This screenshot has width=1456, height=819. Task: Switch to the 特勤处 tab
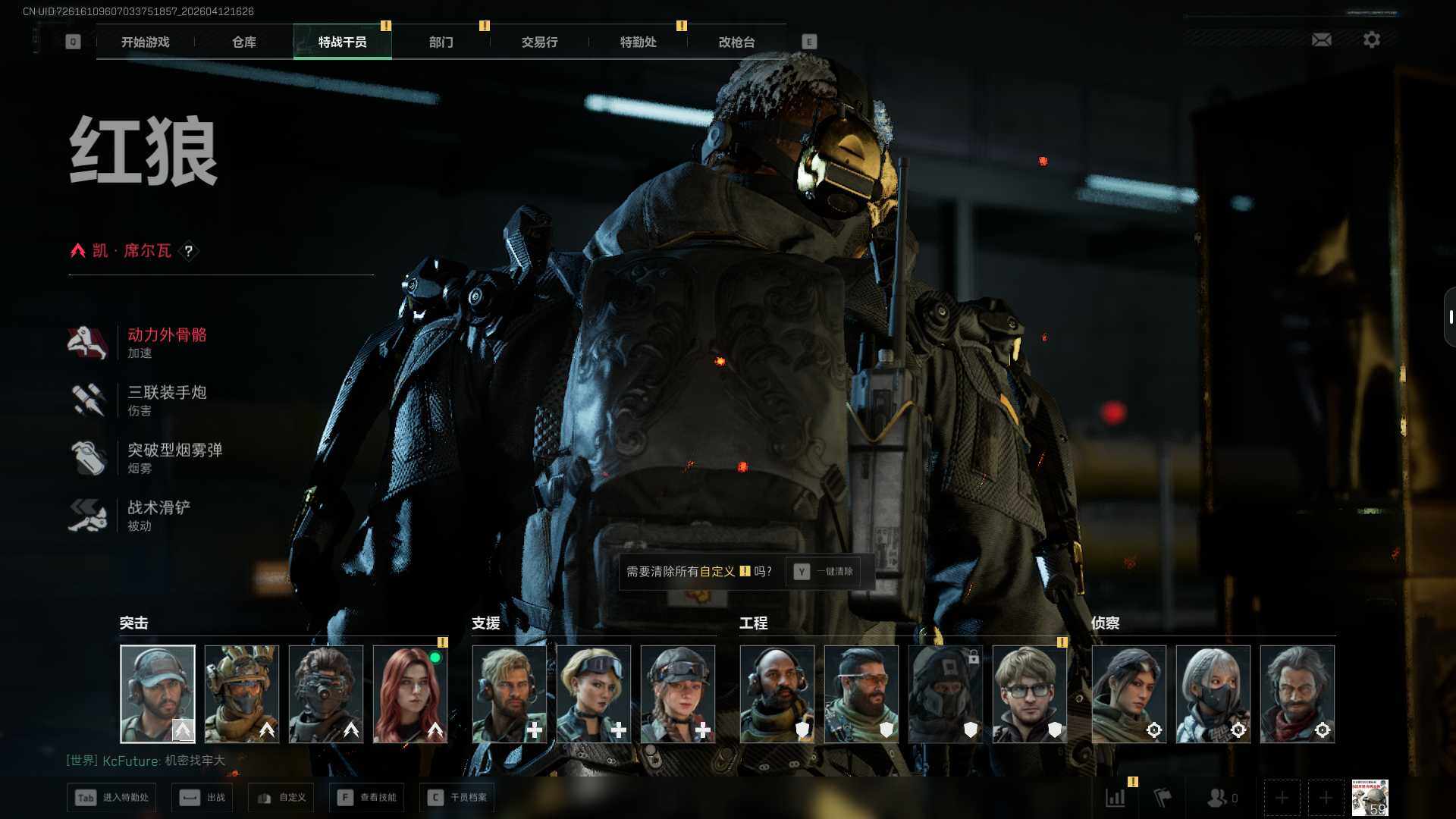pos(638,42)
